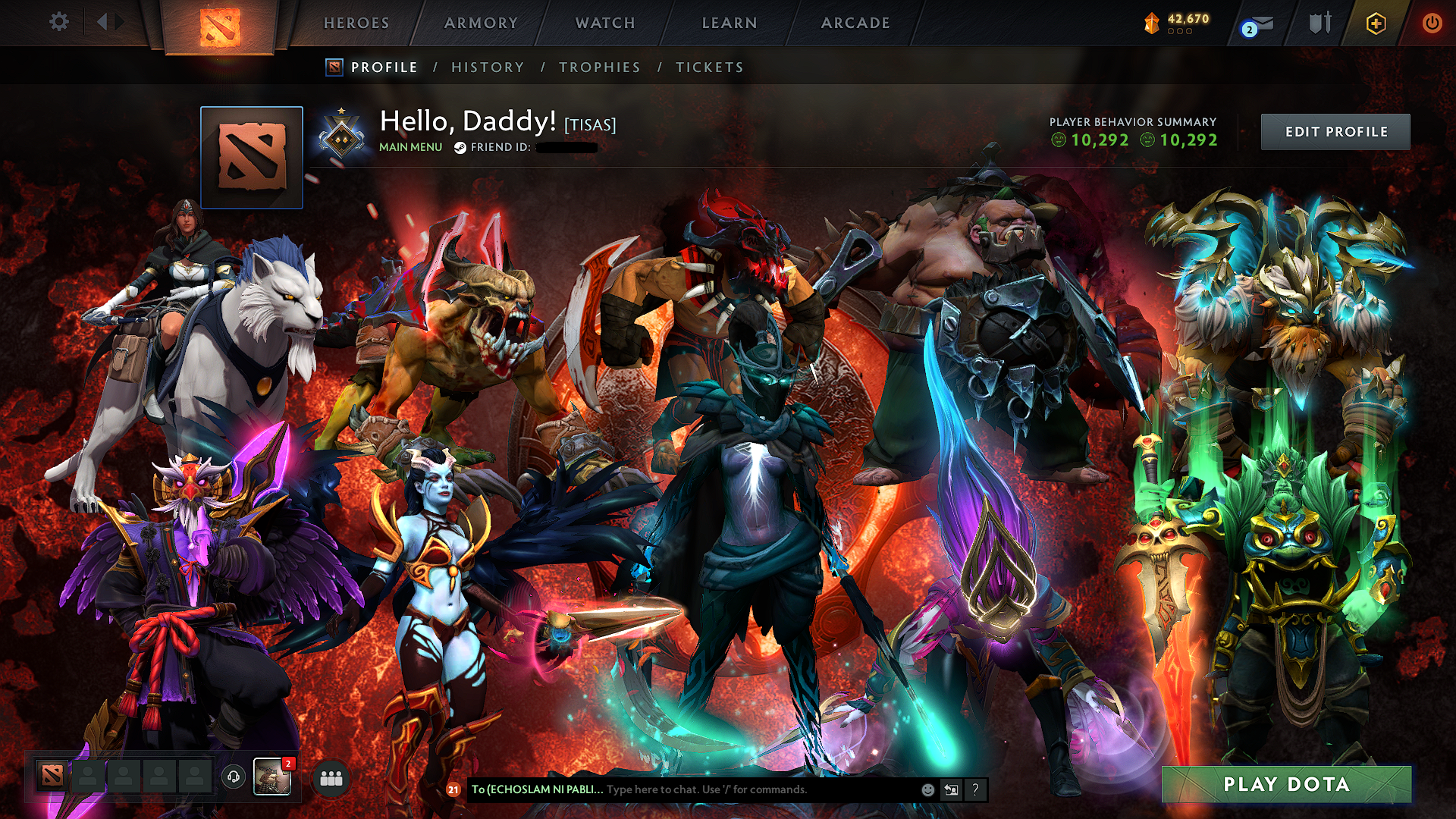Image resolution: width=1456 pixels, height=819 pixels.
Task: Open the ARCADE menu
Action: click(855, 23)
